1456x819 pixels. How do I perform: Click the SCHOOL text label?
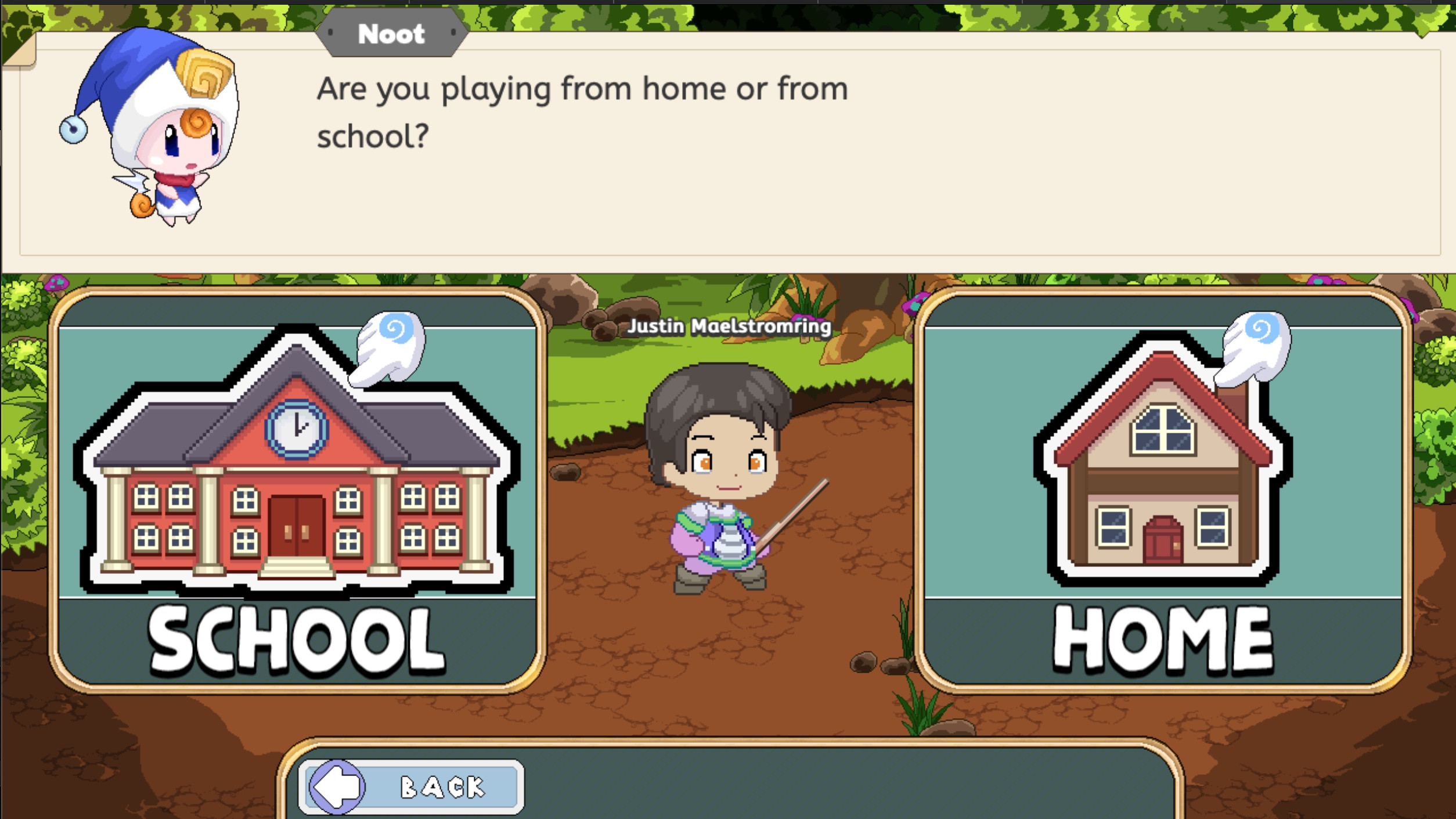(x=296, y=637)
